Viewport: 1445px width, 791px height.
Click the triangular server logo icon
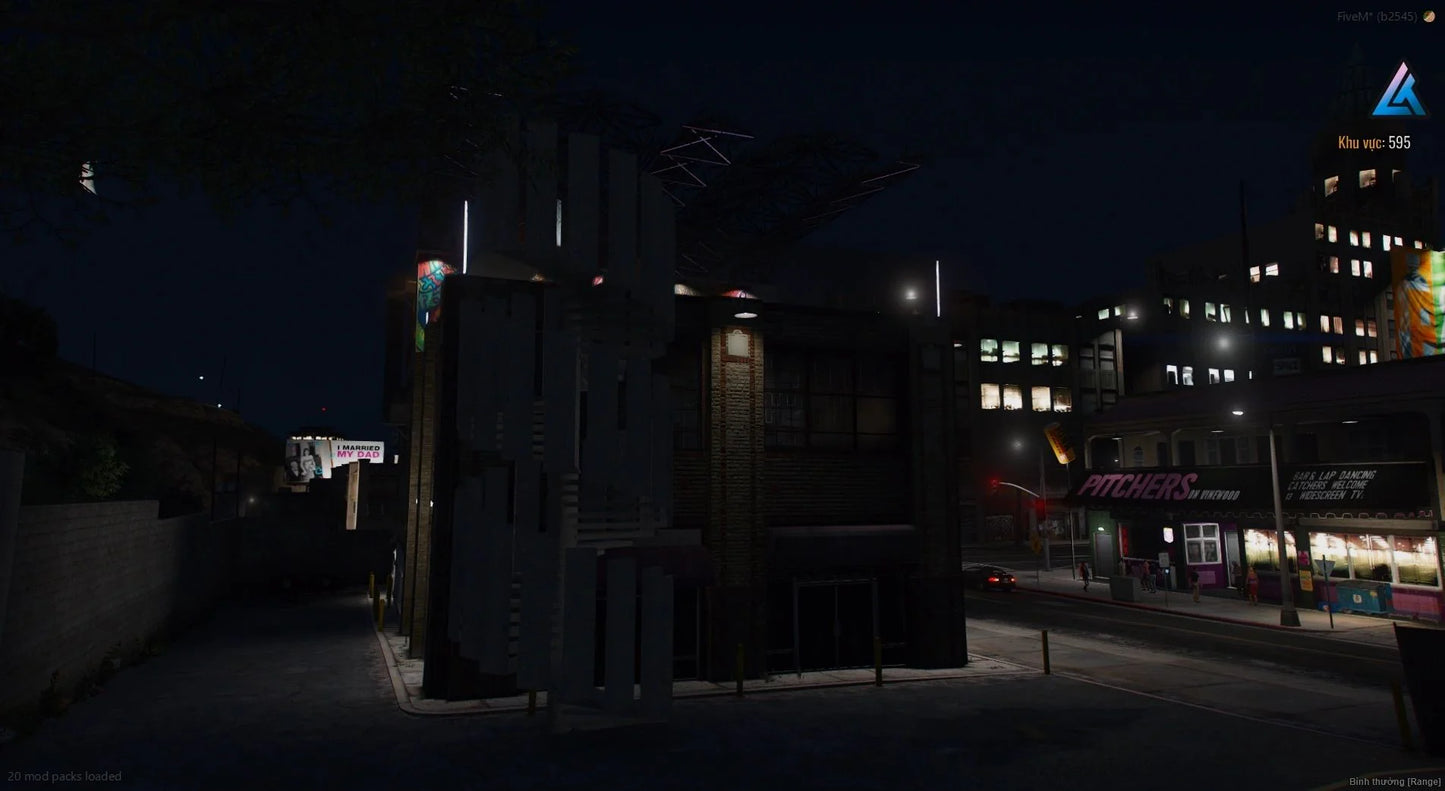(x=1398, y=91)
